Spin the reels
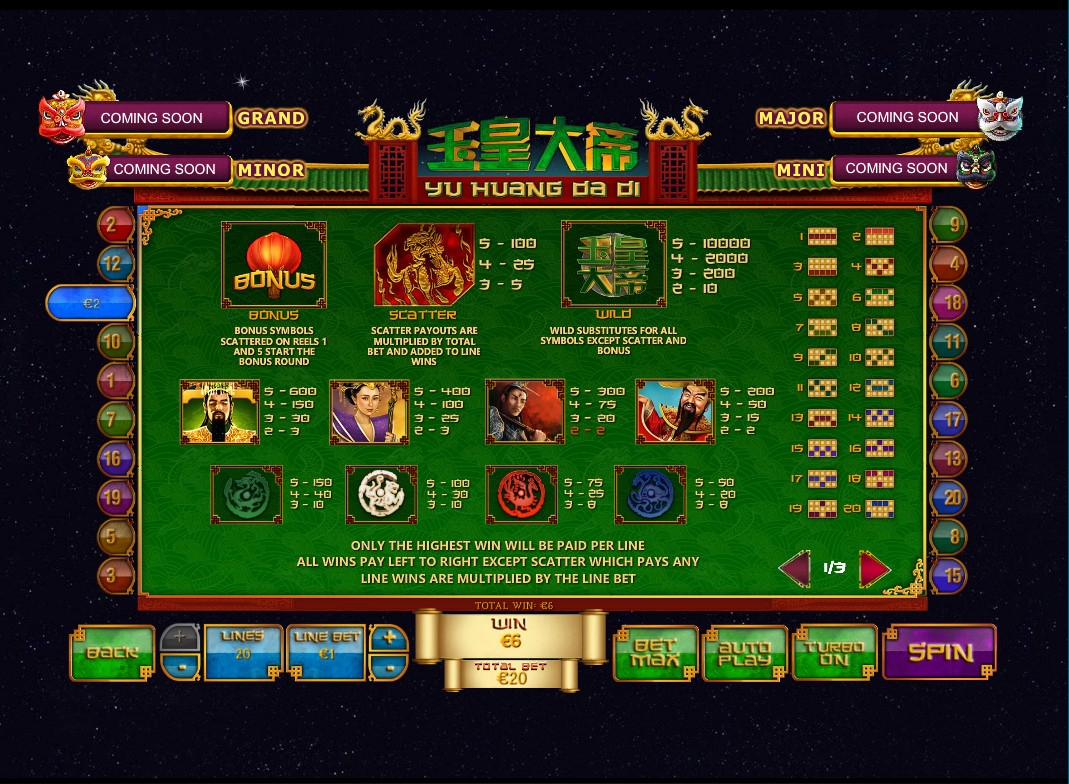 coord(939,652)
